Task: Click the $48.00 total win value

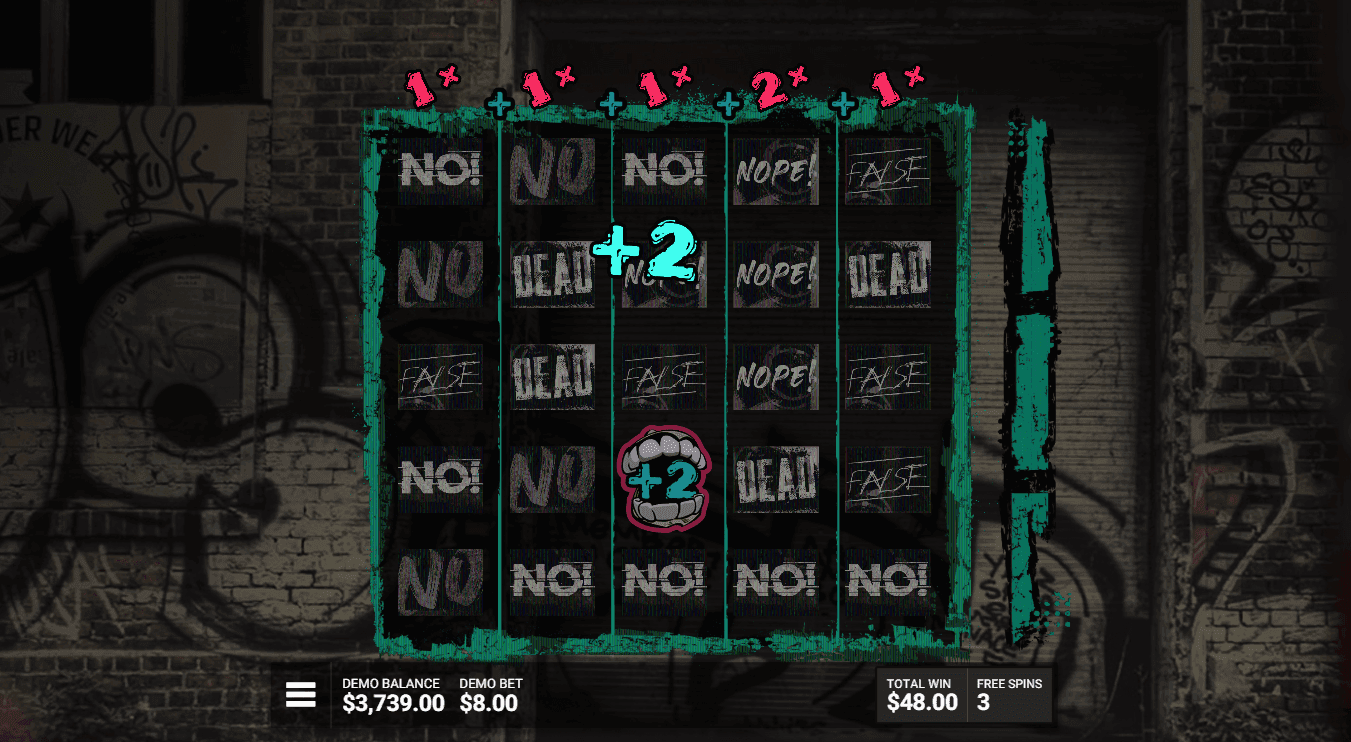Action: point(917,703)
